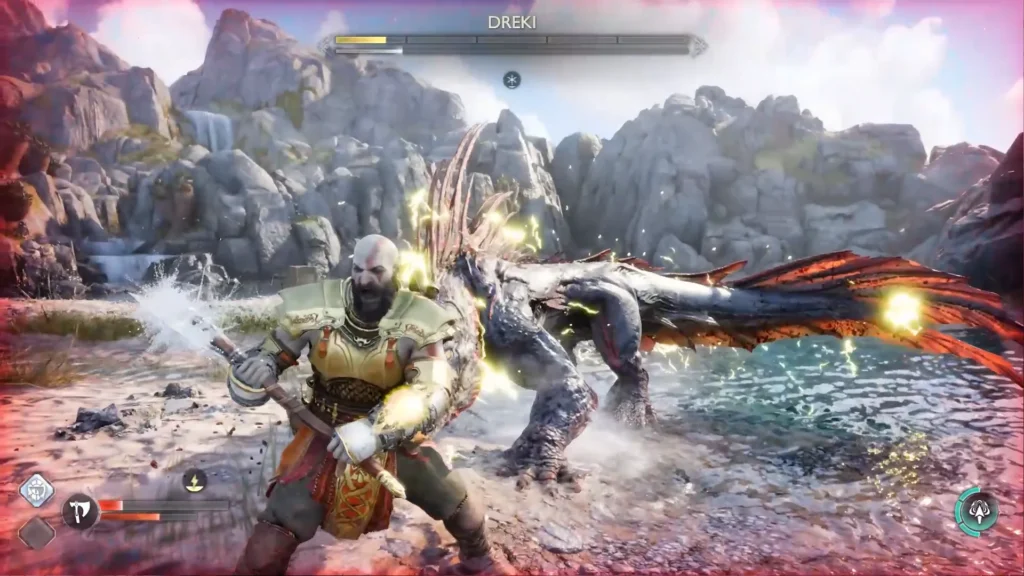Select the empty grey diamond slot
This screenshot has width=1024, height=576.
36,532
